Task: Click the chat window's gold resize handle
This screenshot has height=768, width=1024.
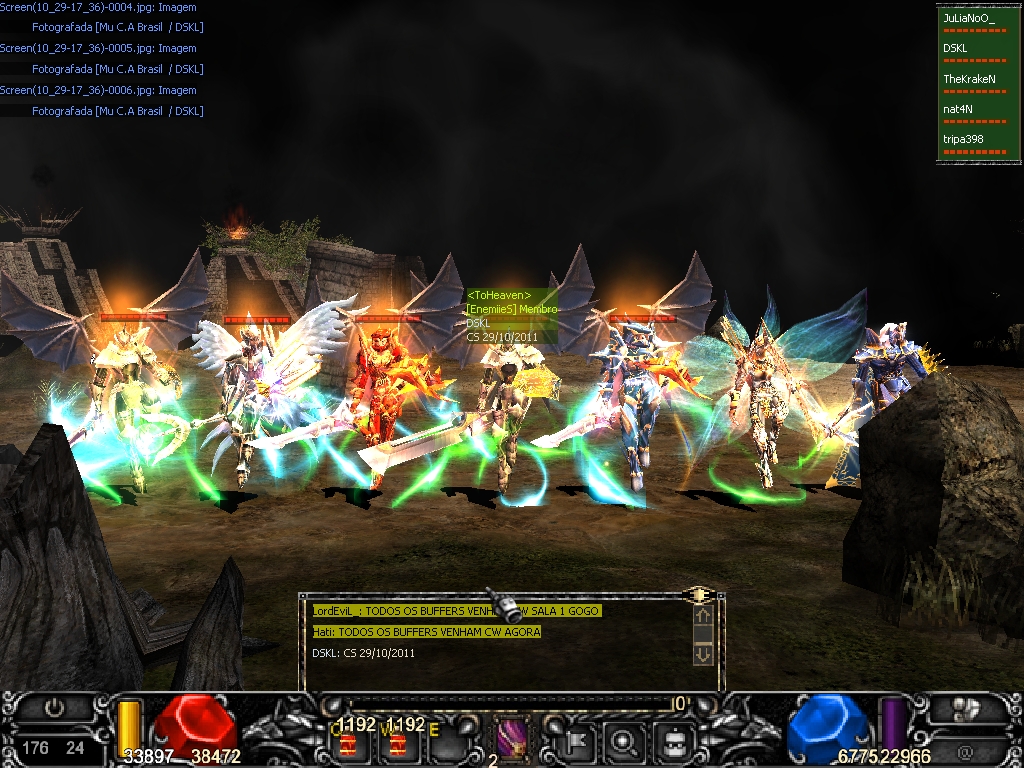Action: 700,594
